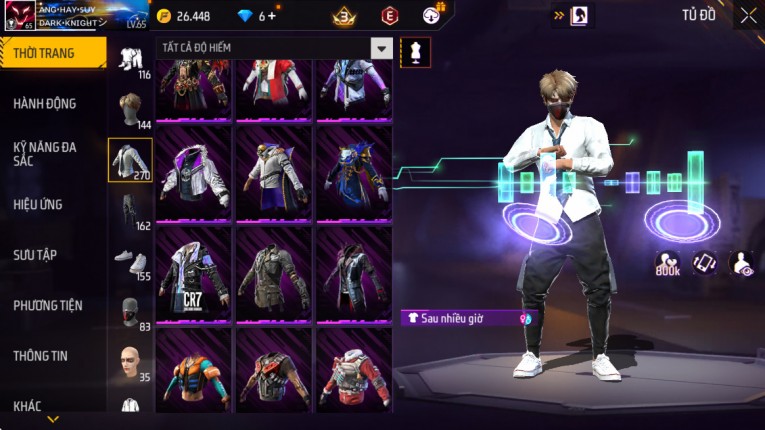
Task: Expand more categories with the yellow down arrow
Action: pos(53,419)
